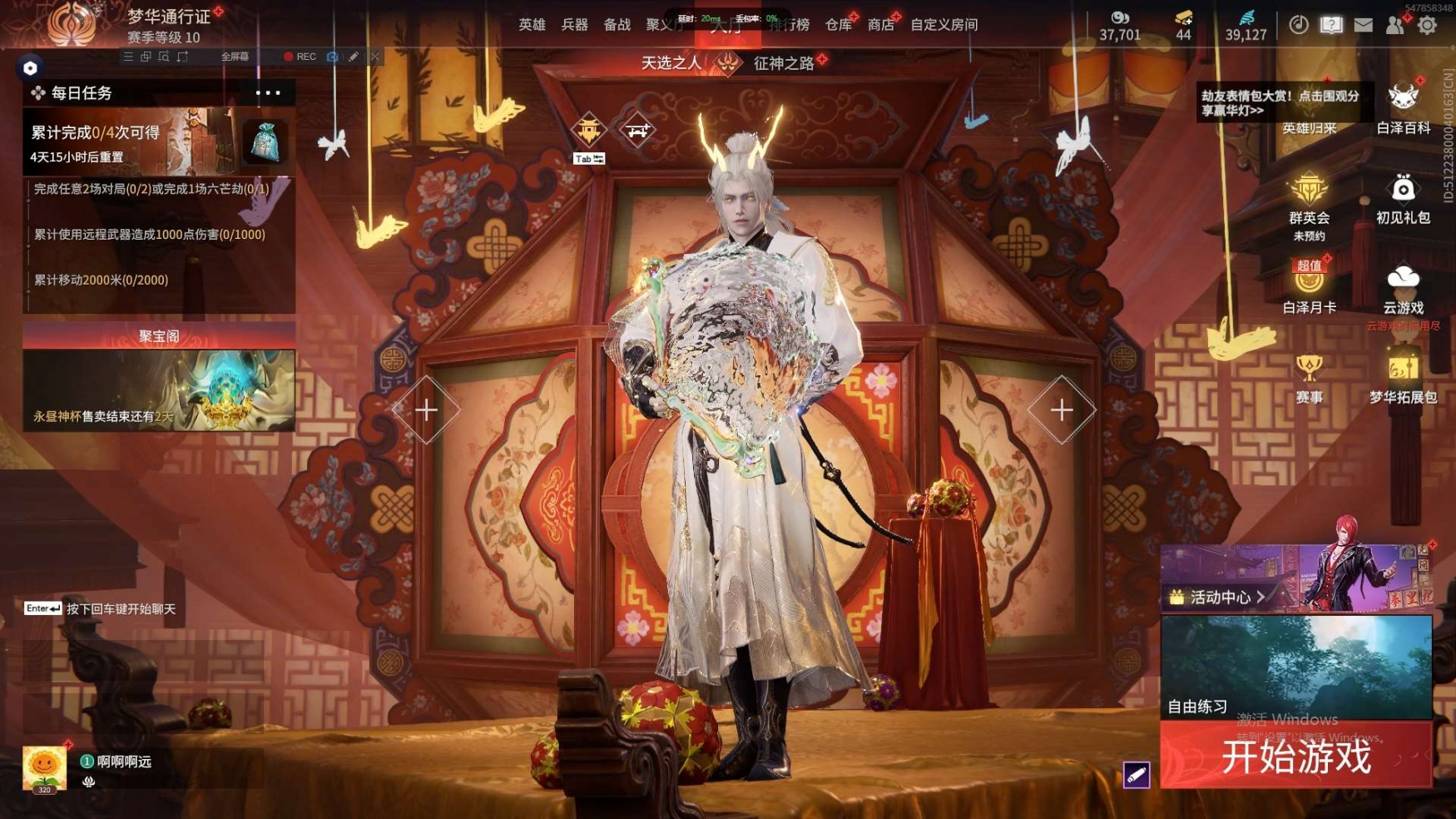Switch to 征神之路 mode
This screenshot has height=819, width=1456.
click(x=783, y=63)
